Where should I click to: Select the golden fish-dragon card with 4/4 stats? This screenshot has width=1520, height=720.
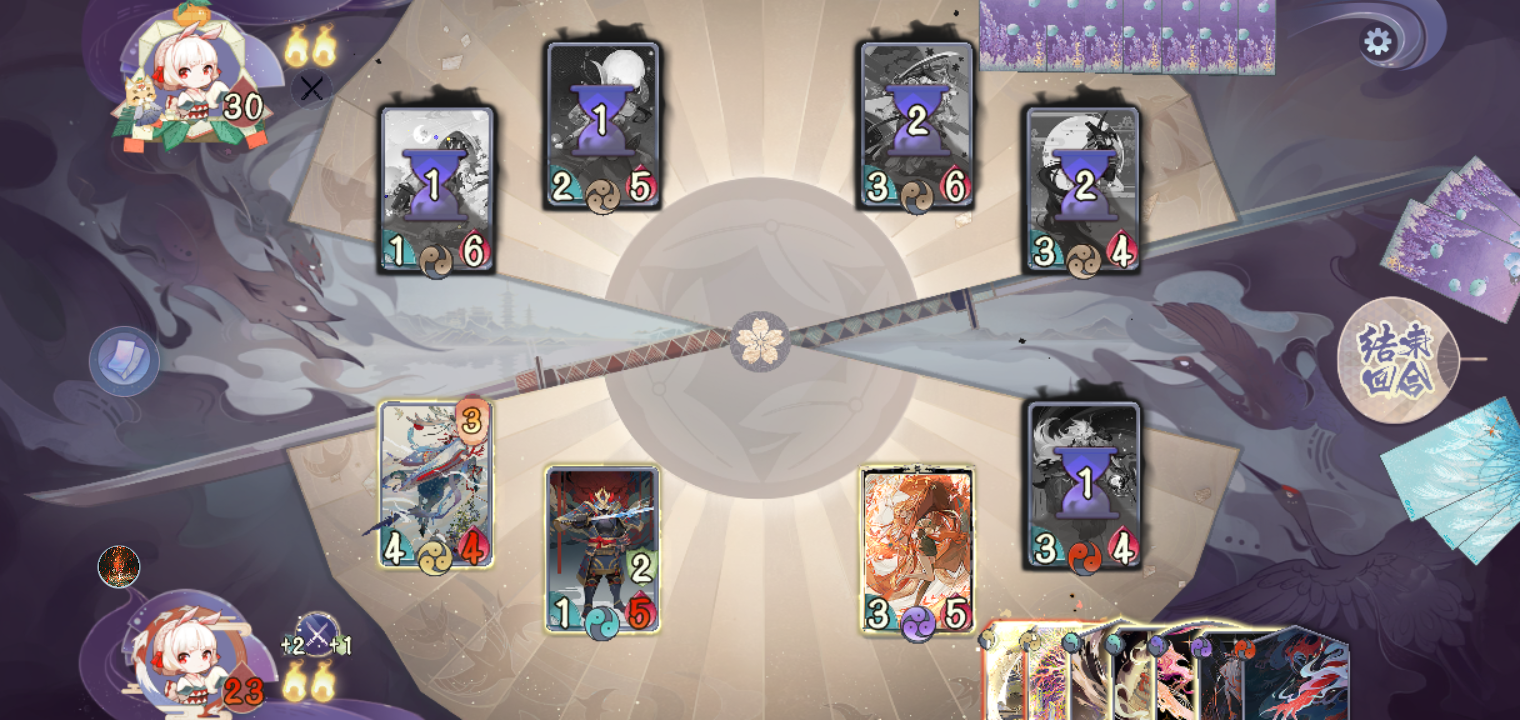tap(433, 485)
